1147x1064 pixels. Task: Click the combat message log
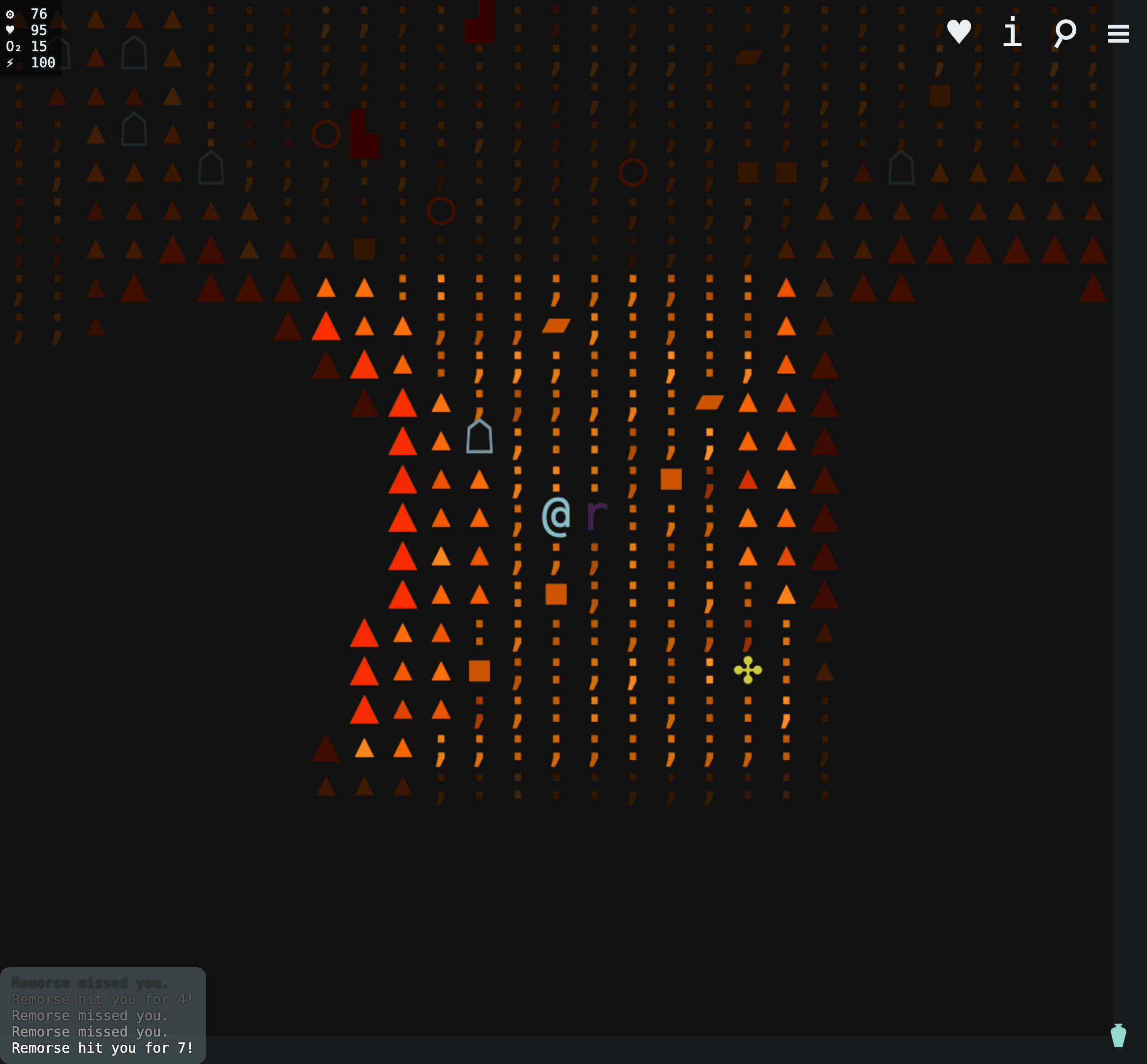tap(102, 1016)
